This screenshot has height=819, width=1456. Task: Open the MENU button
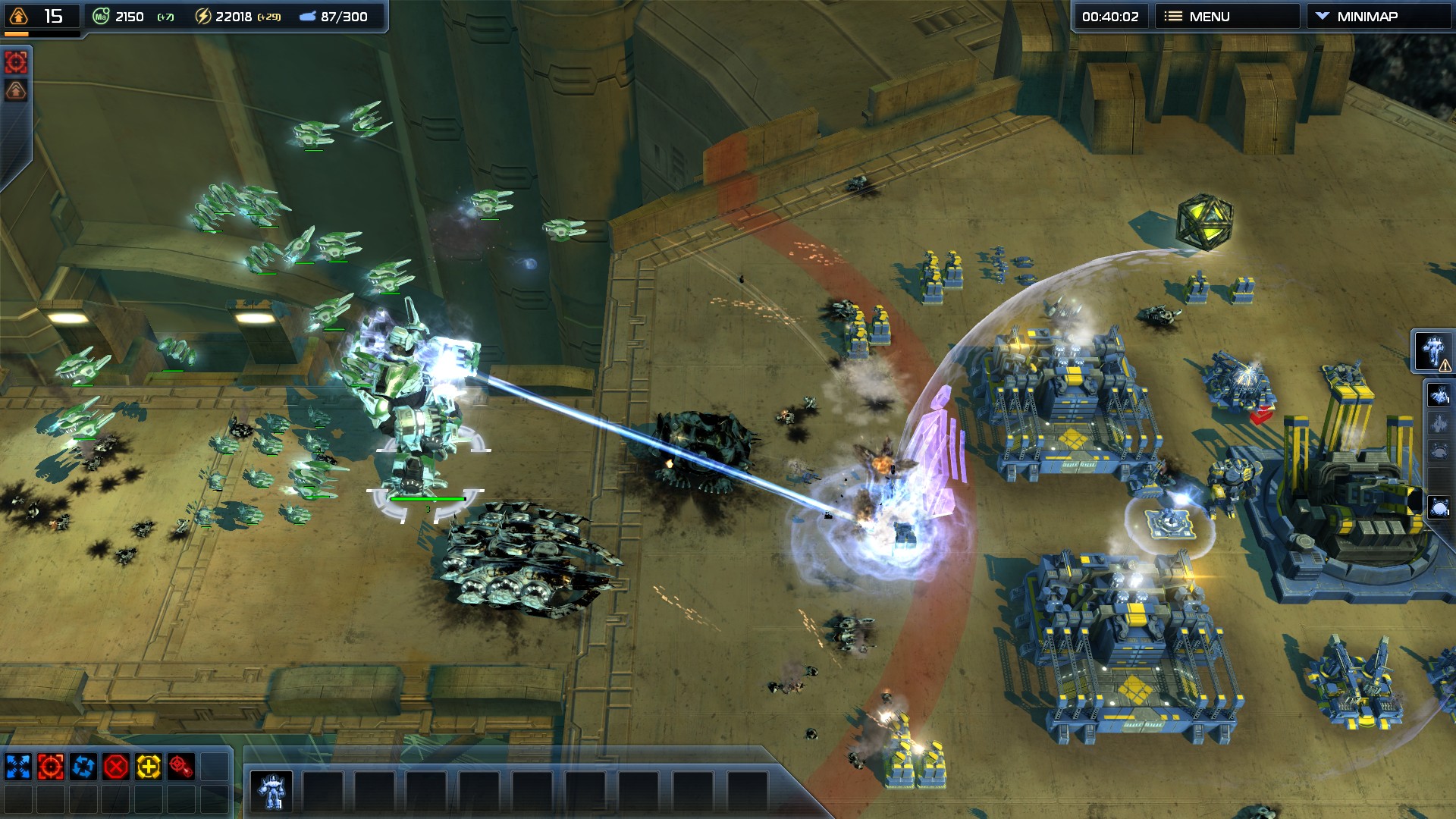pyautogui.click(x=1226, y=17)
